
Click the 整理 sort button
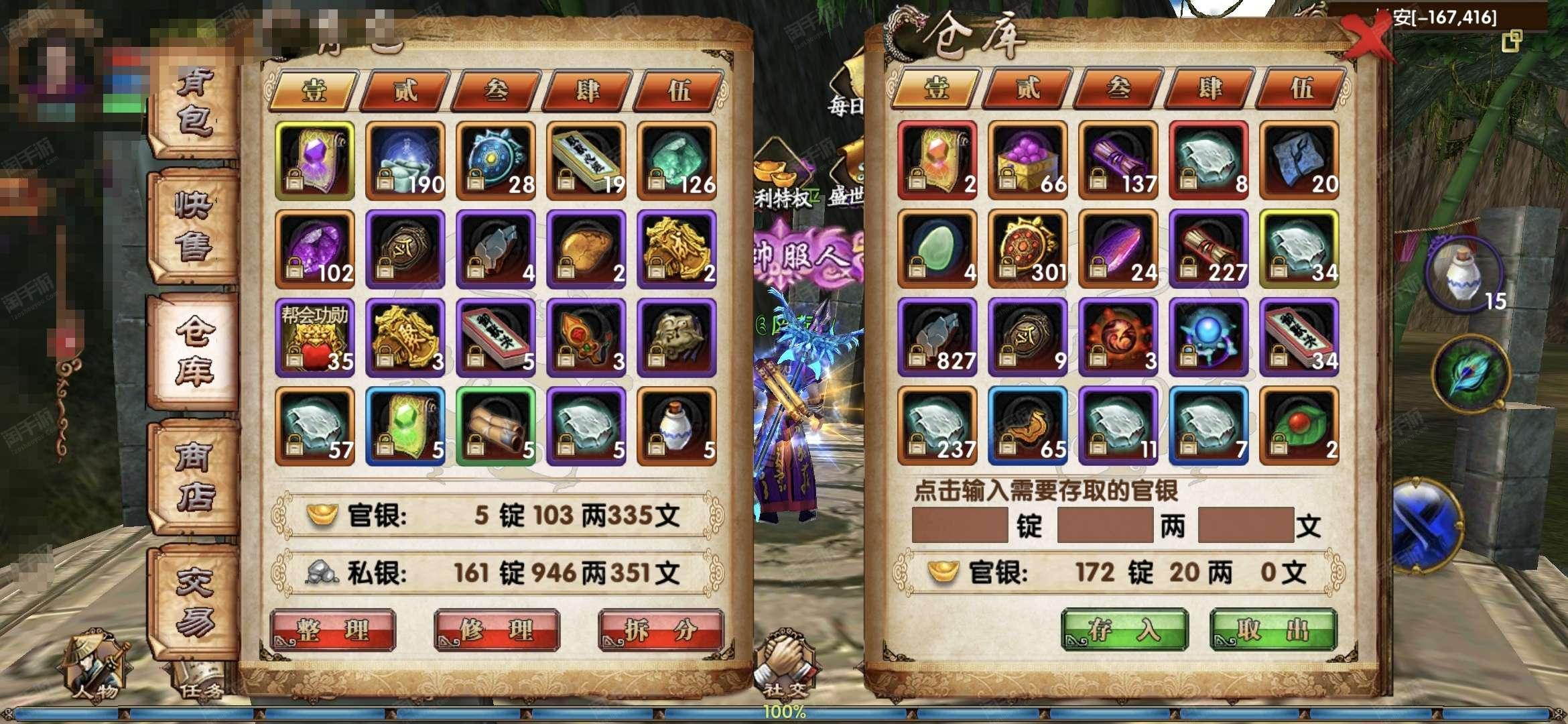pyautogui.click(x=332, y=630)
